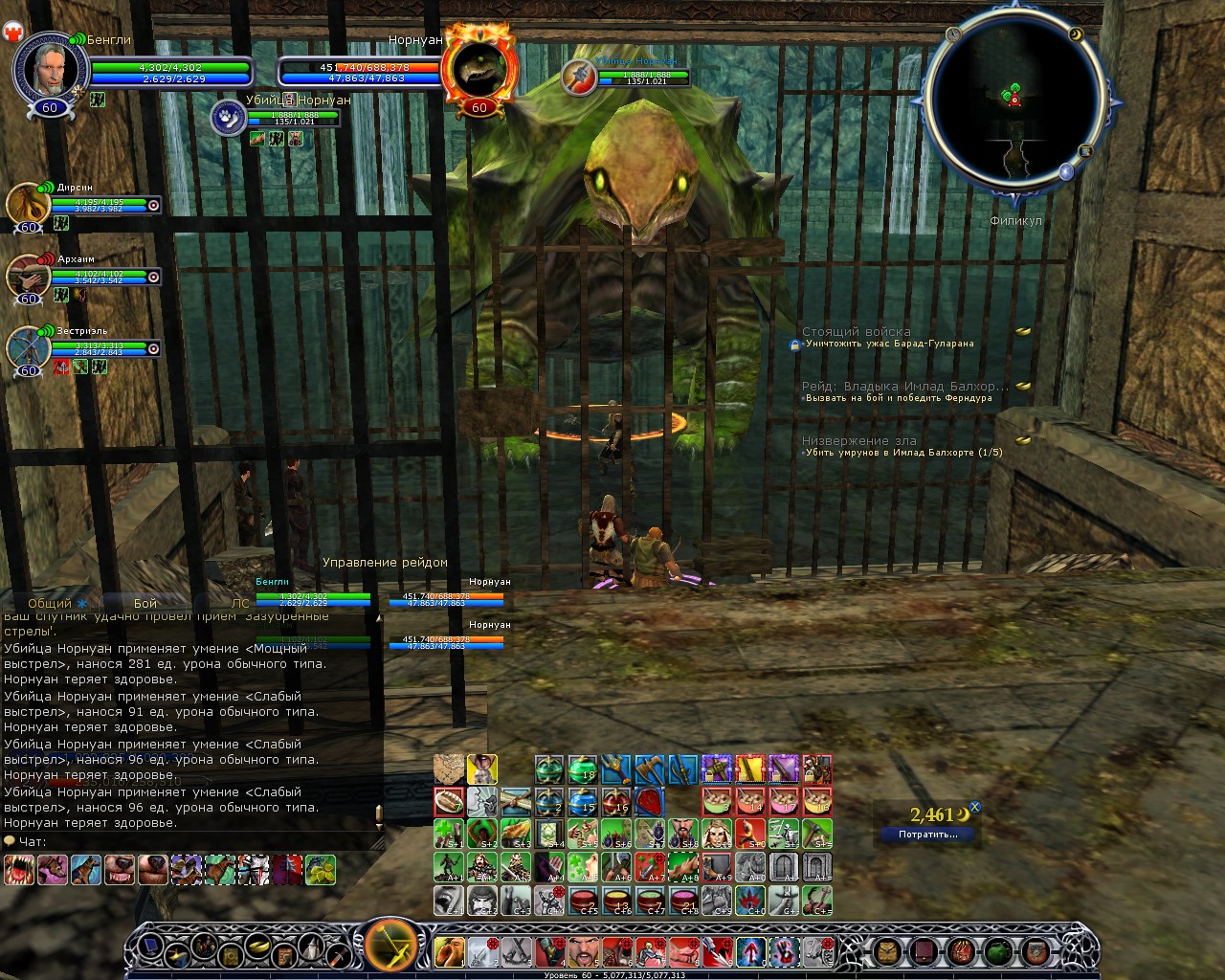
Task: Select fellowship member Зестриэль
Action: [x=28, y=347]
